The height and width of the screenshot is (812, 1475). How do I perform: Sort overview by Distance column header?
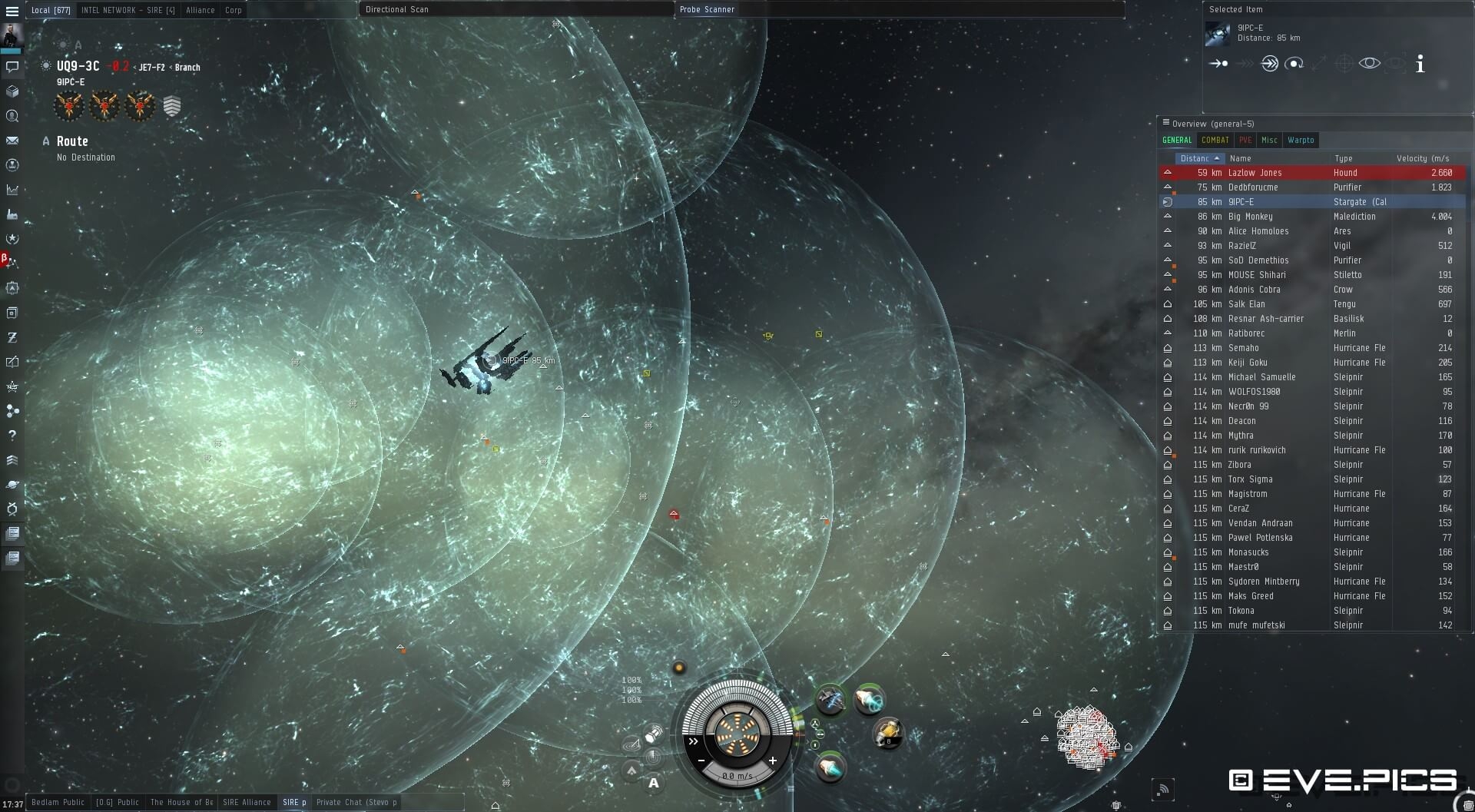pyautogui.click(x=1195, y=158)
